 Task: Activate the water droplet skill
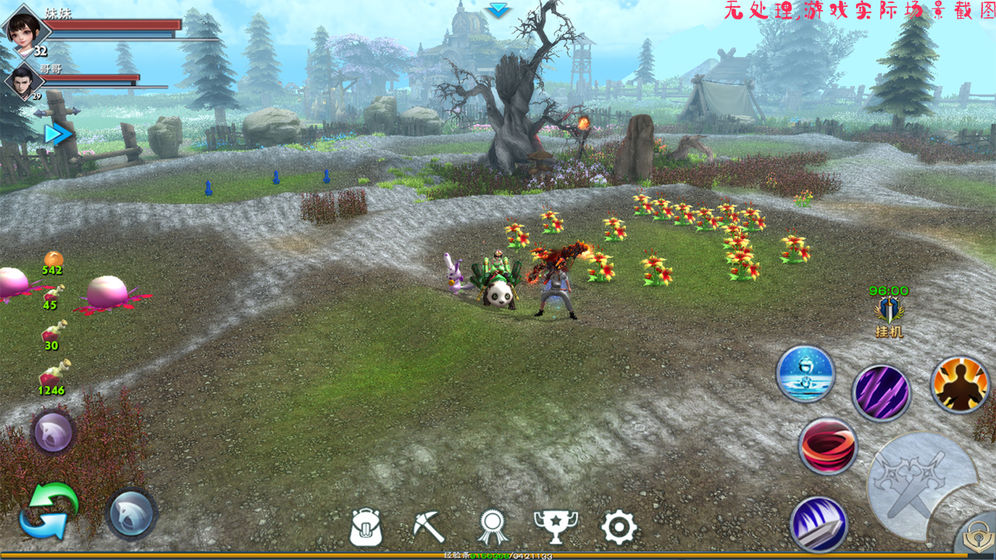805,374
